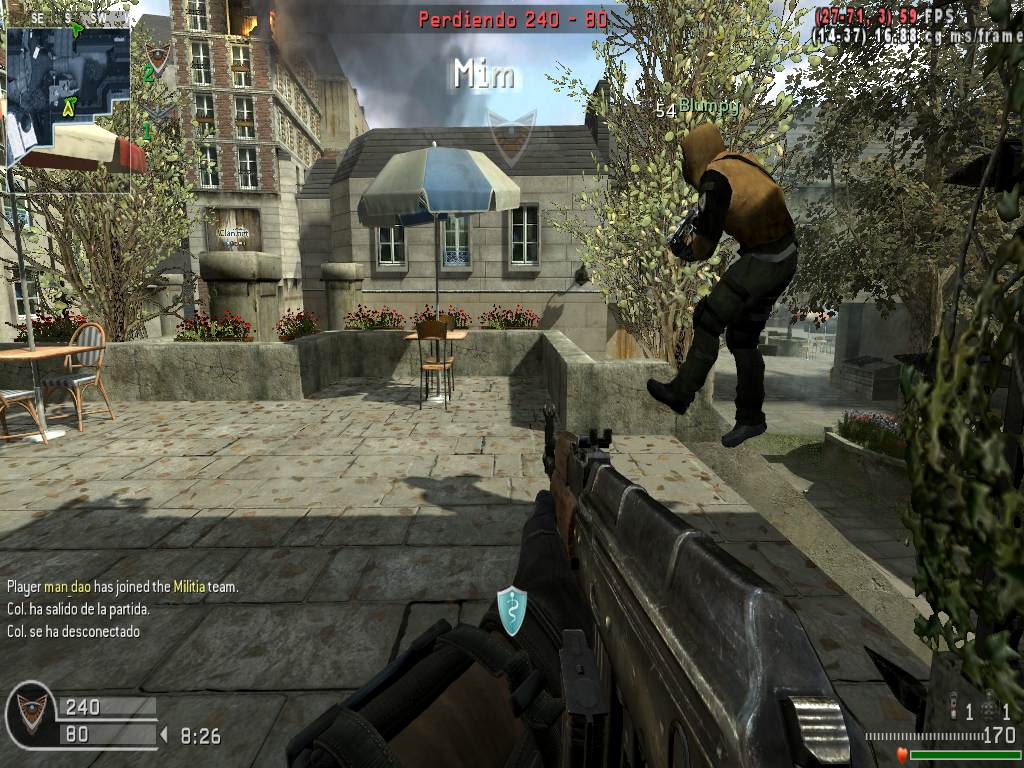Click the faded shield marker under Mim
Image resolution: width=1024 pixels, height=768 pixels.
[511, 137]
